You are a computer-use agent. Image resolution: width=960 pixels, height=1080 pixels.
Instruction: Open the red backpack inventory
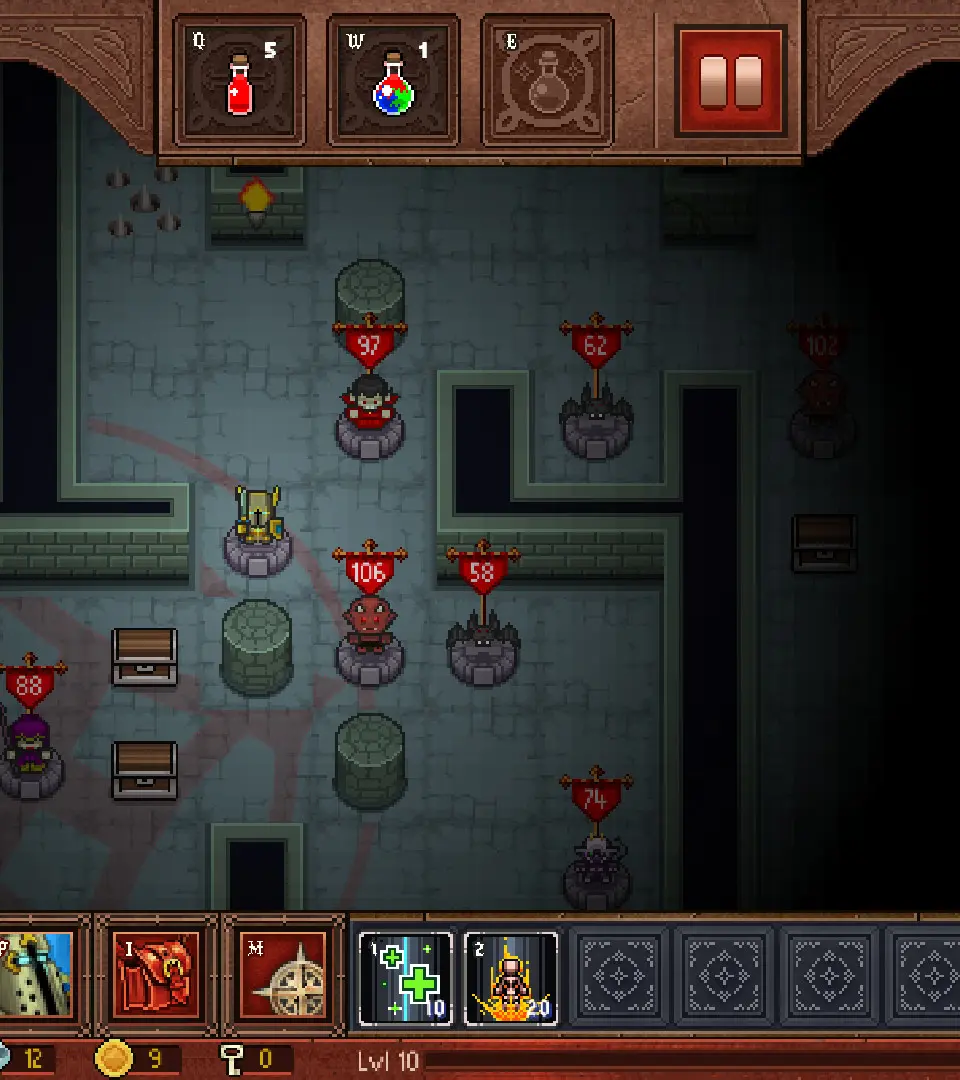156,974
